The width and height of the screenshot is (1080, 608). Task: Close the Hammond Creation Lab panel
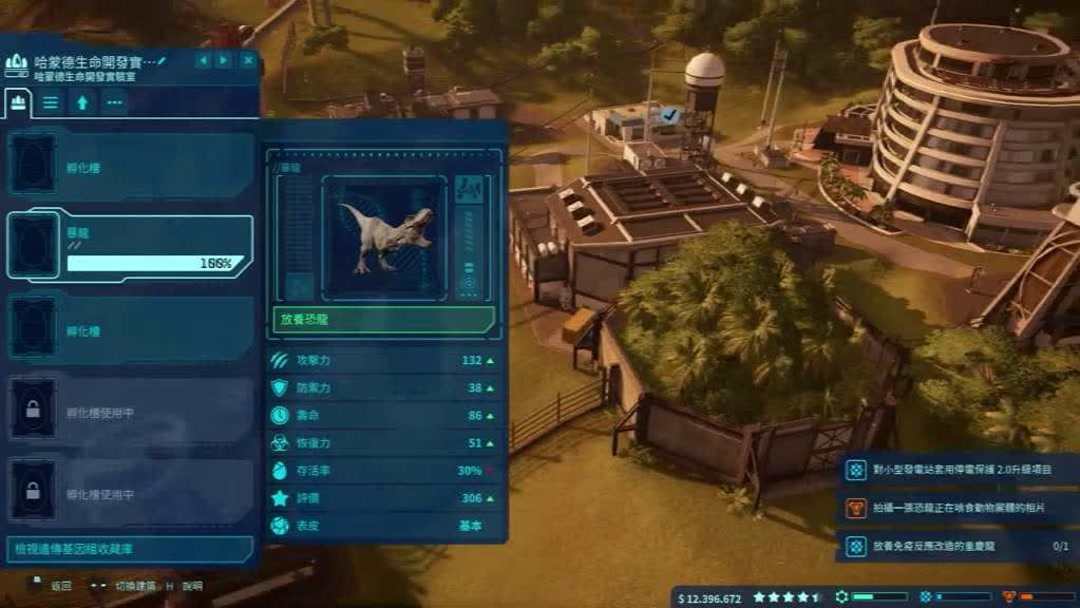(x=247, y=61)
